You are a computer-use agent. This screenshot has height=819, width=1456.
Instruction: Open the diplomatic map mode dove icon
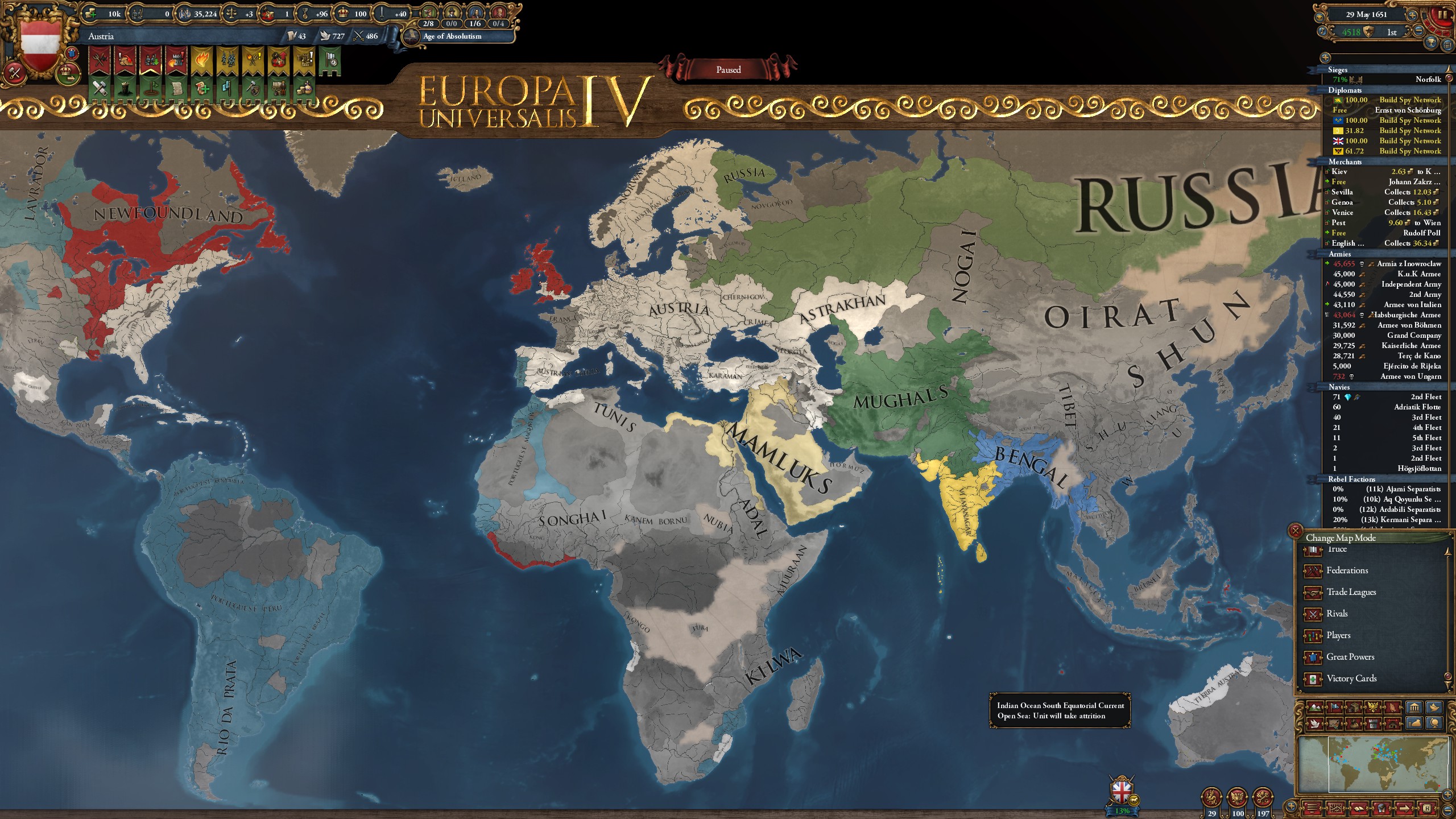(1316, 723)
